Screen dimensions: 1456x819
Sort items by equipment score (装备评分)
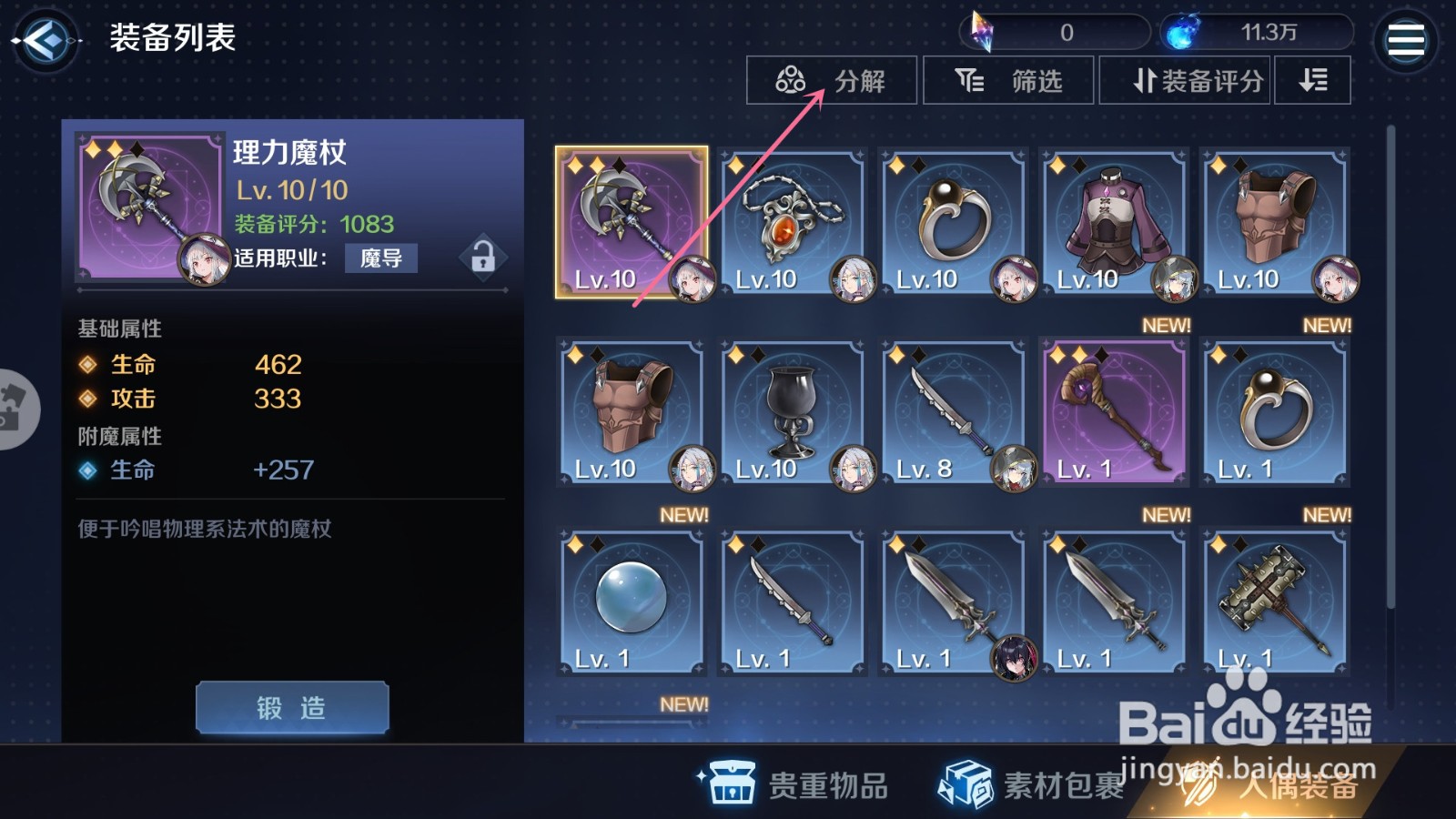click(x=1185, y=80)
